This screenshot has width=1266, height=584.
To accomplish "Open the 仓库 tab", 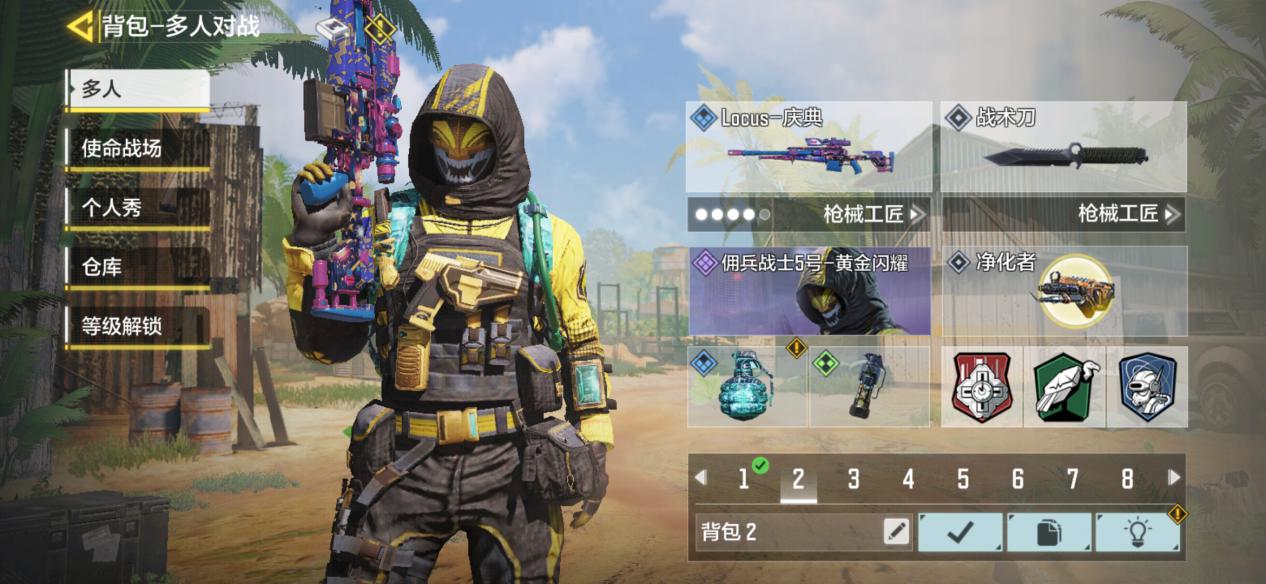I will pos(137,267).
